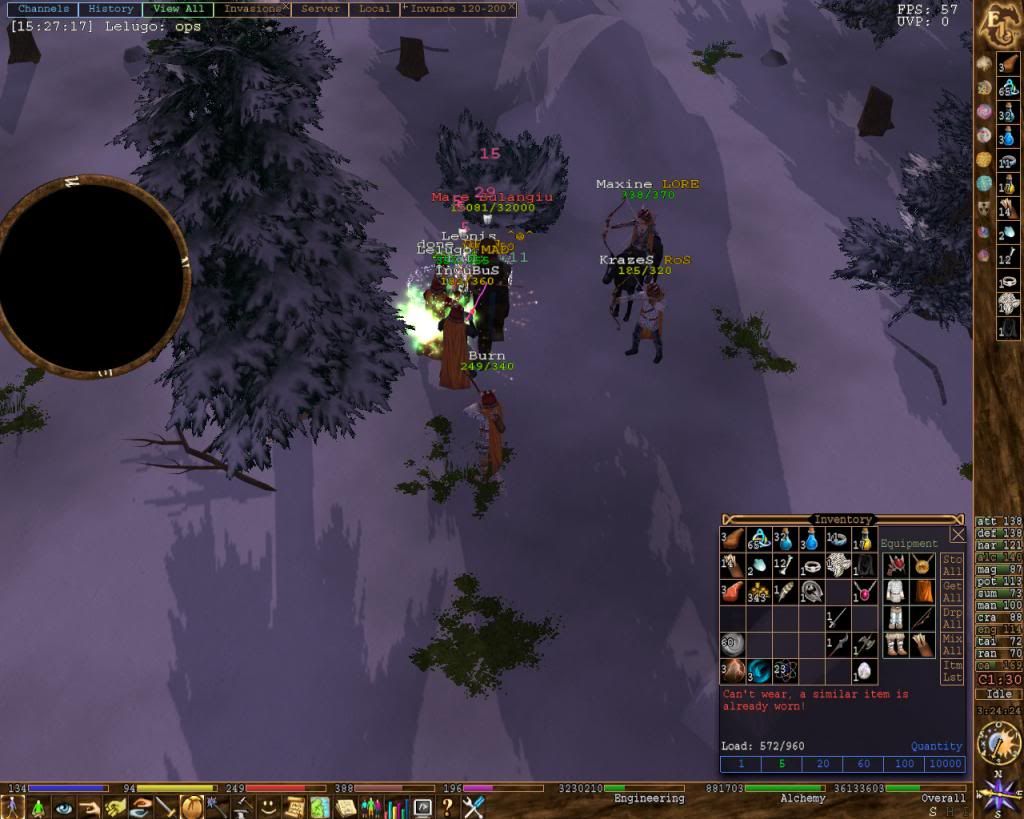1024x819 pixels.
Task: Select the white egg in inventory
Action: tap(864, 671)
